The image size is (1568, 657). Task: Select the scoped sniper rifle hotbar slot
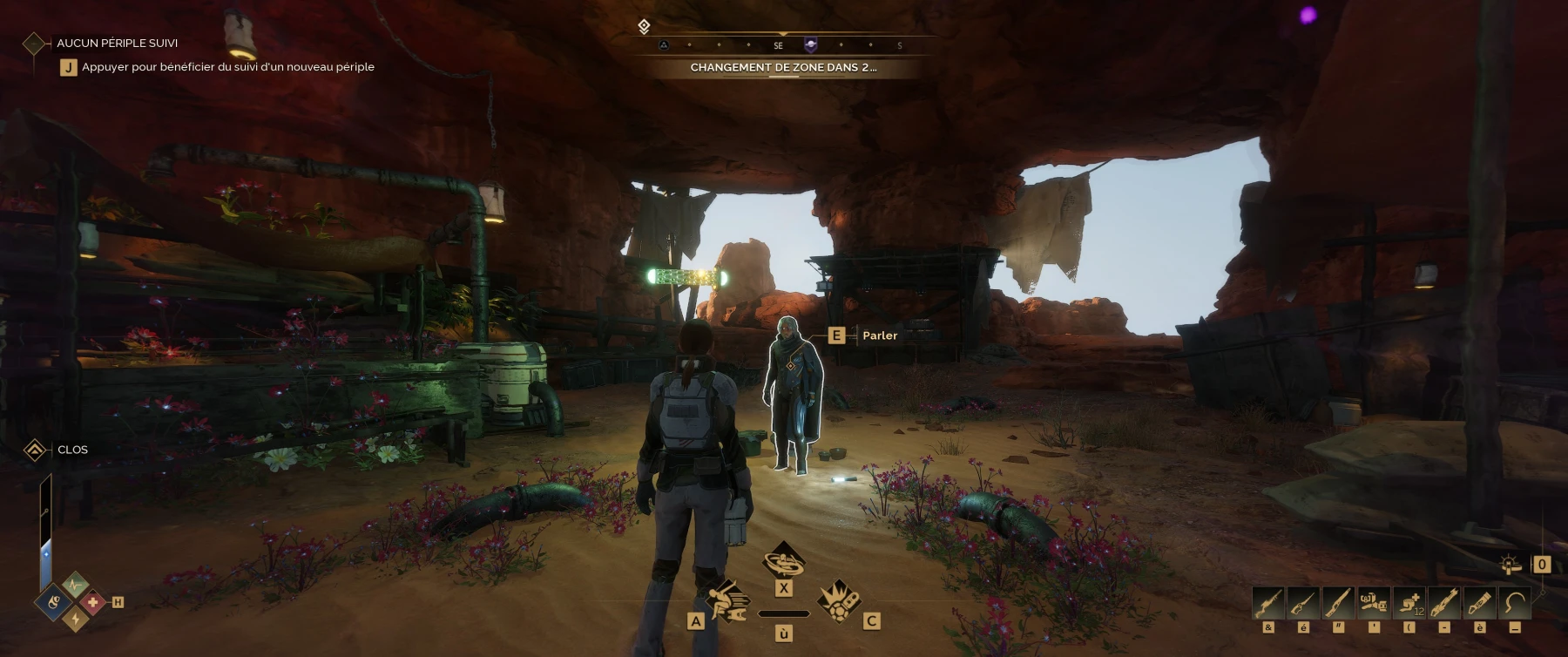1268,603
